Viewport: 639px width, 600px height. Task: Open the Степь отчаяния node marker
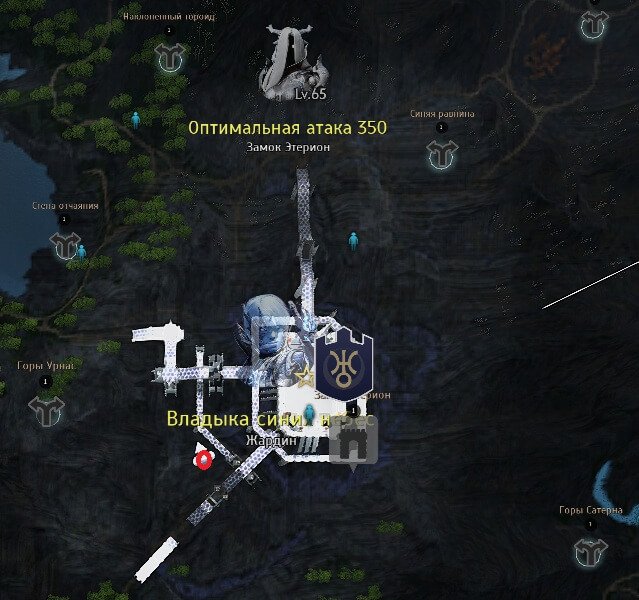68,245
